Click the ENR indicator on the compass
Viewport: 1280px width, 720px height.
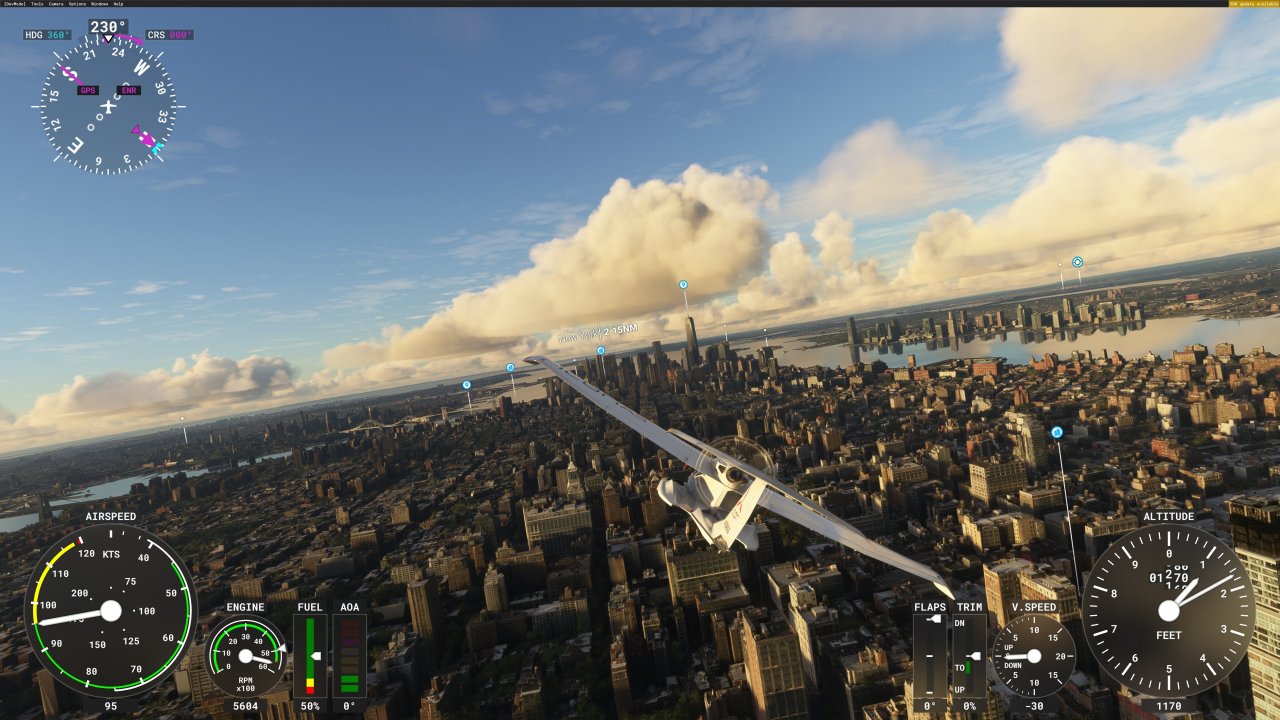click(x=128, y=90)
